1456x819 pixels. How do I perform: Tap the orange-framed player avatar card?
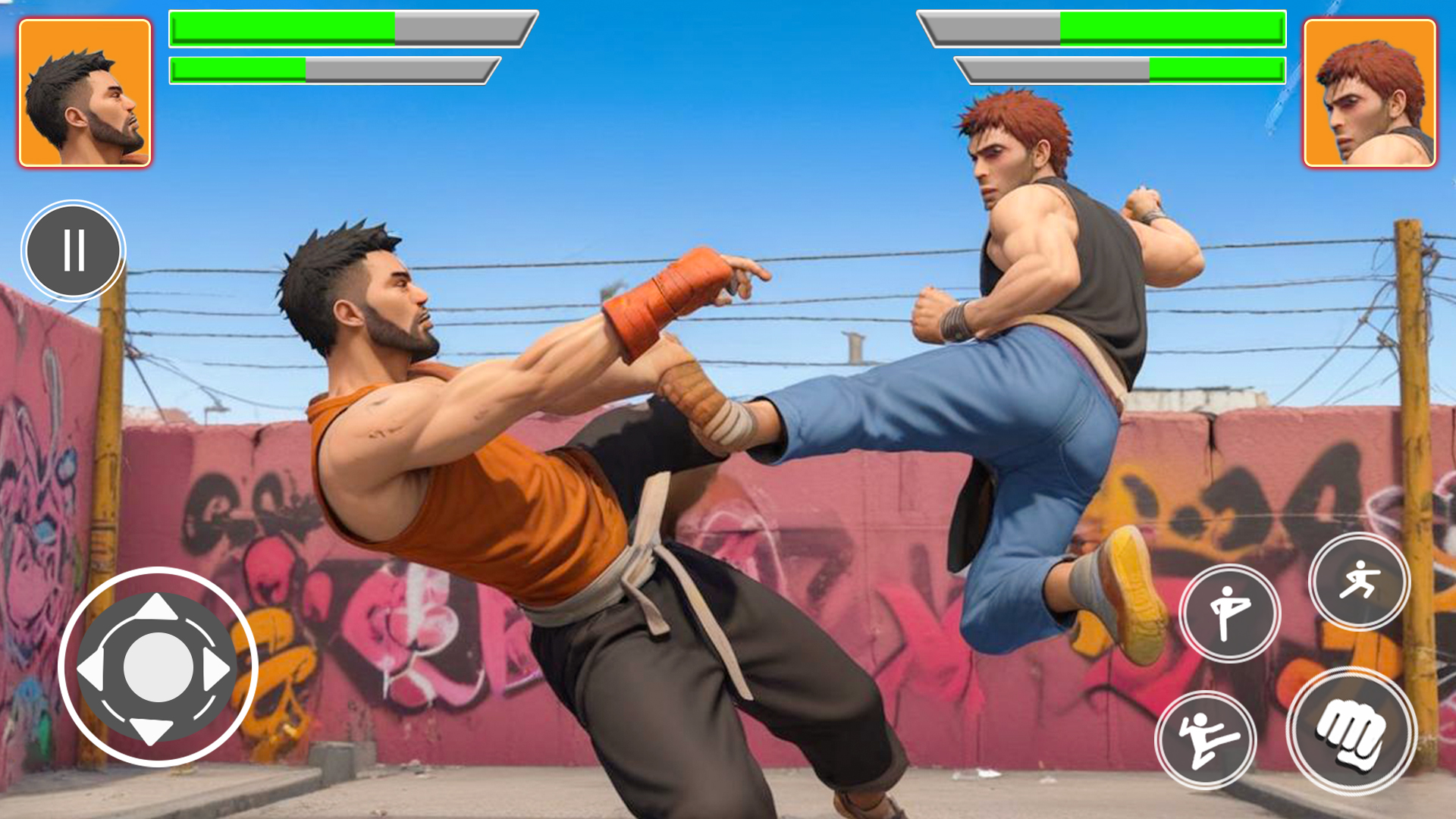83,91
